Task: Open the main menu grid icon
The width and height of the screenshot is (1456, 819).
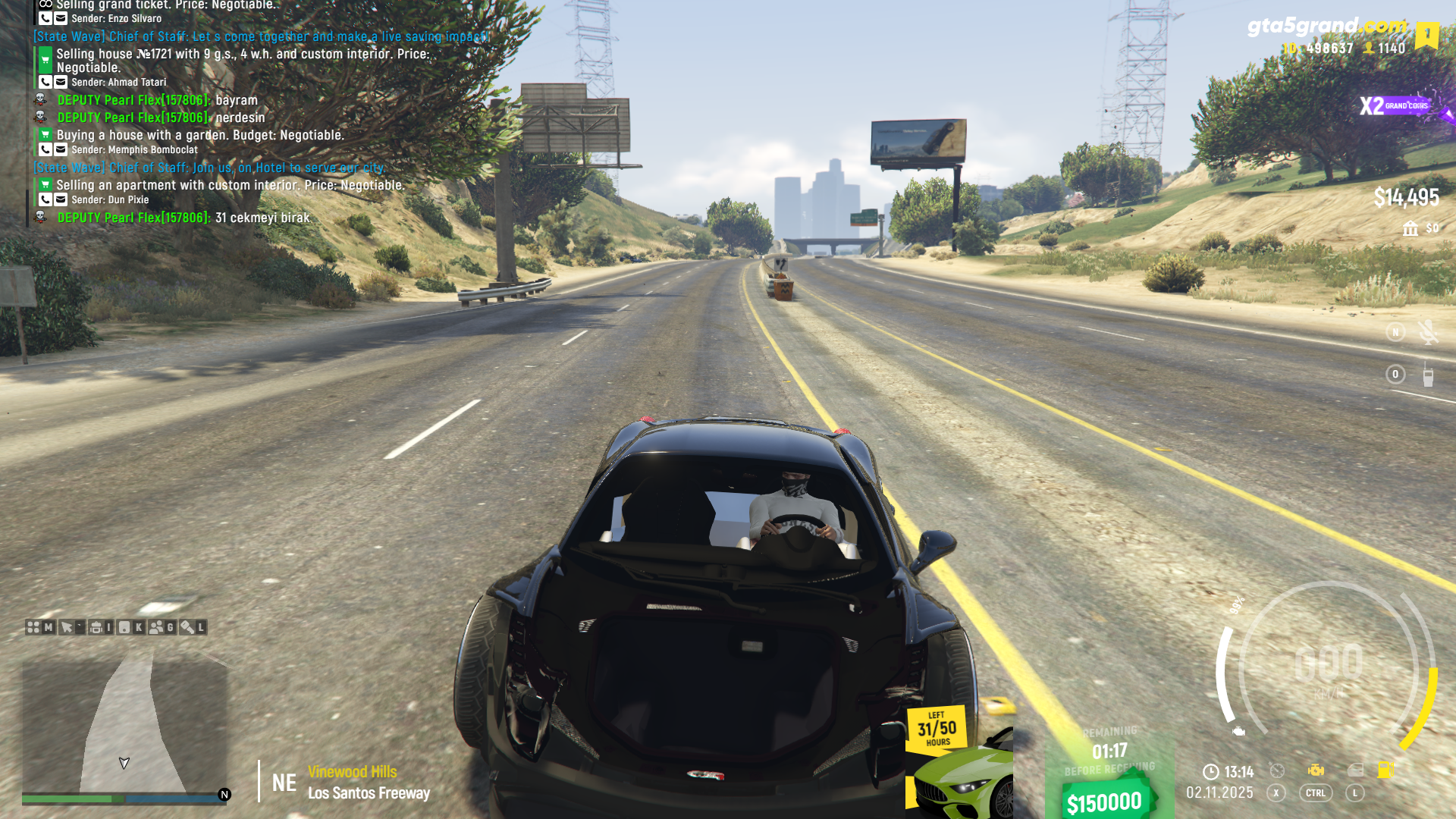Action: (x=33, y=627)
